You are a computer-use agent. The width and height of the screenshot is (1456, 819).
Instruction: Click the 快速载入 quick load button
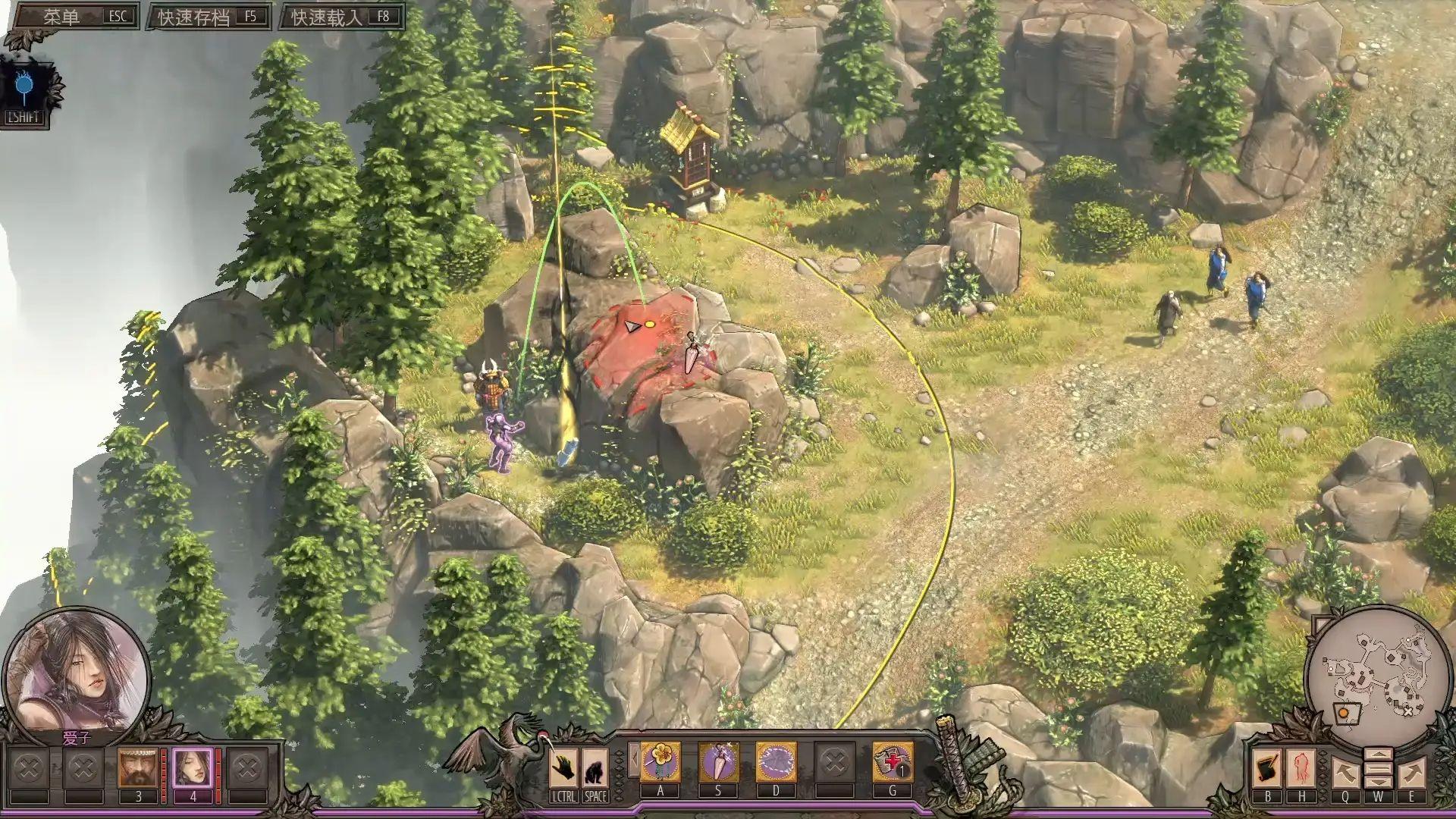pyautogui.click(x=340, y=17)
